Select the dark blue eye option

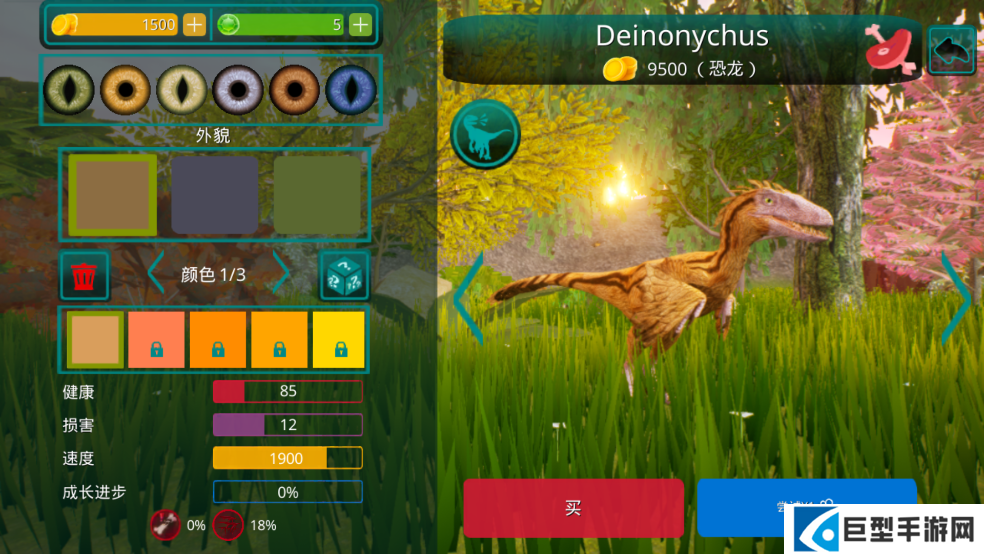[351, 91]
